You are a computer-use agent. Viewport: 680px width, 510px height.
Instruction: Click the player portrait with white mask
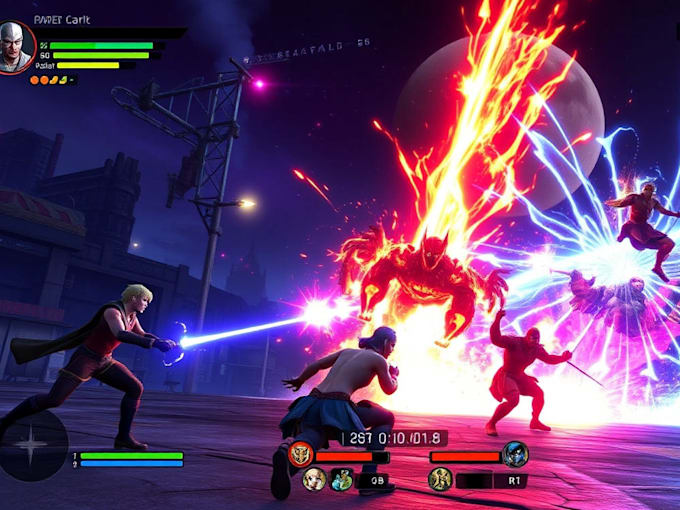[17, 47]
